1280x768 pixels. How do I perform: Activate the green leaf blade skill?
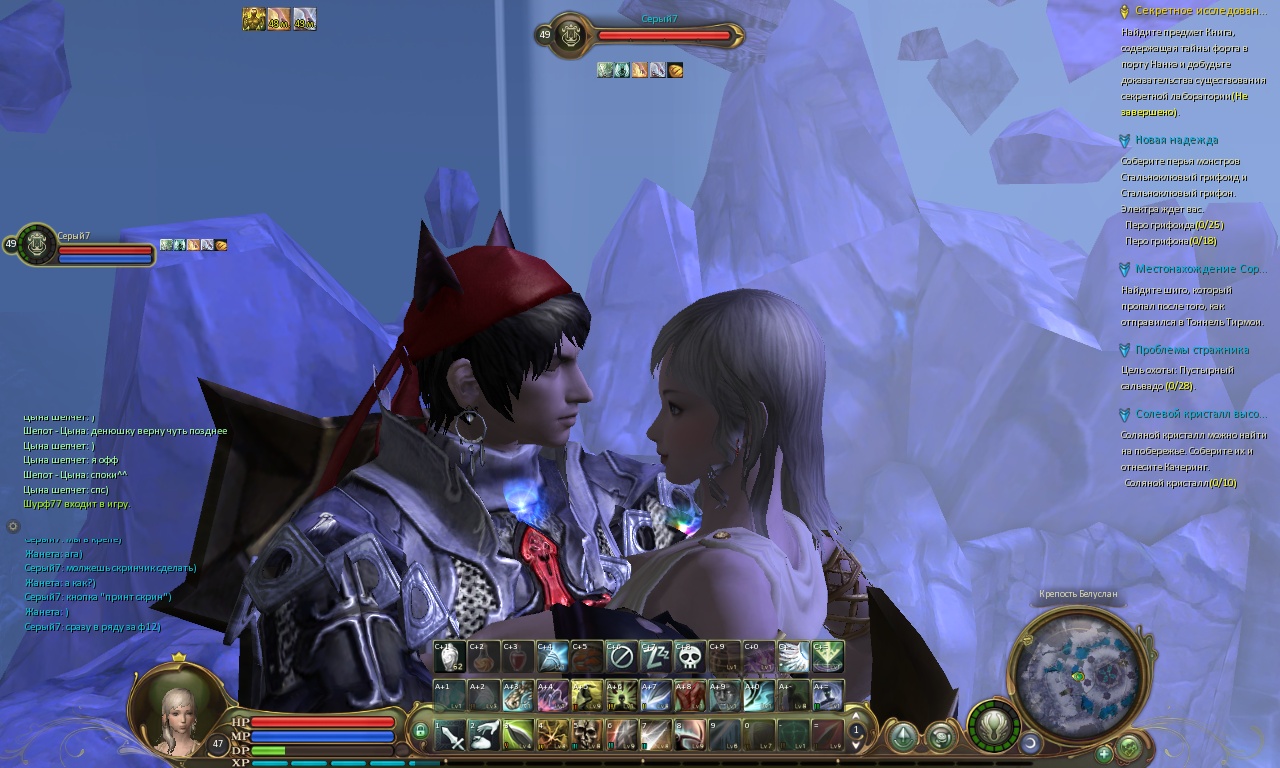(519, 735)
